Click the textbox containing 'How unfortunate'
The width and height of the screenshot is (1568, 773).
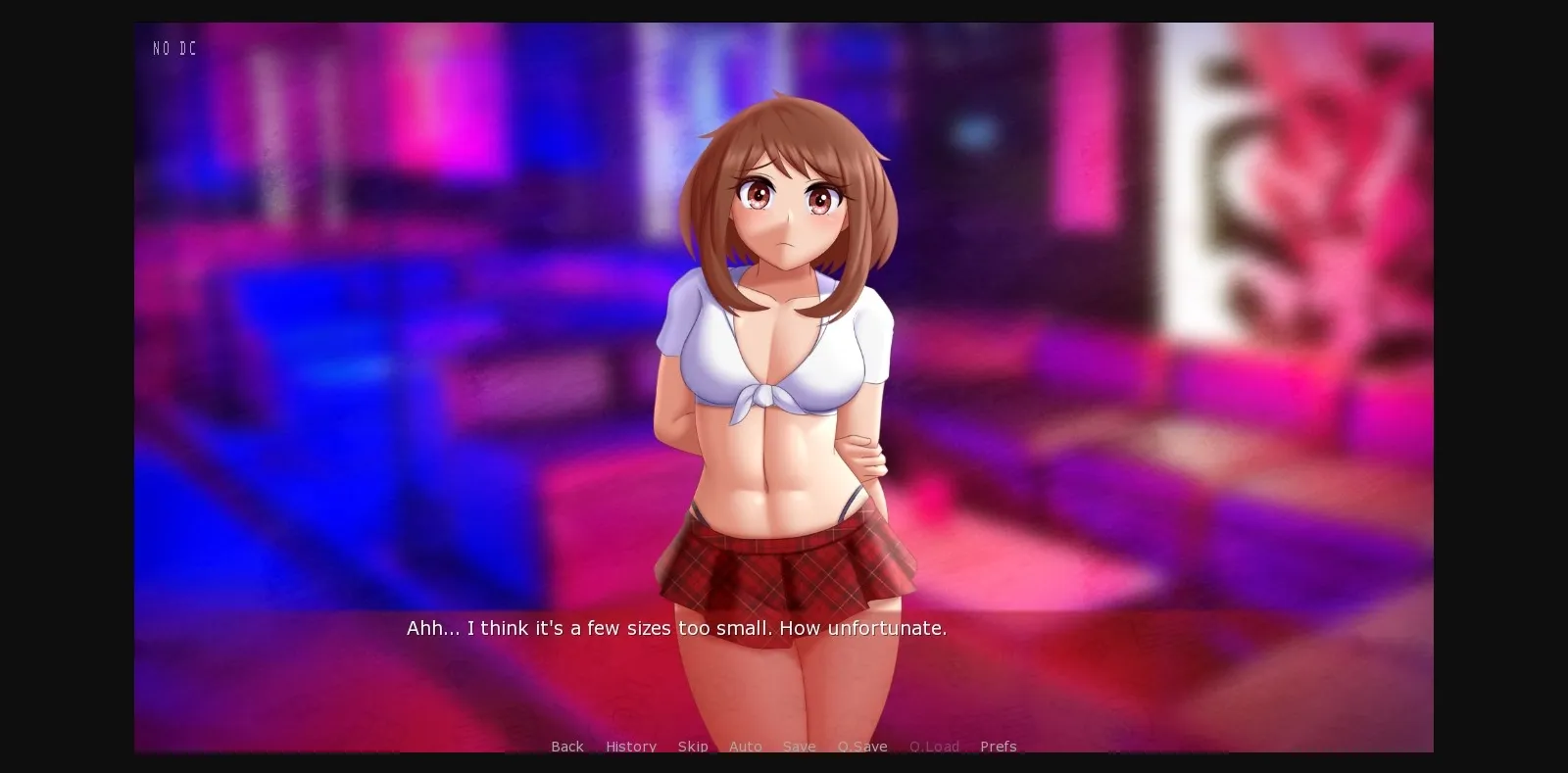pyautogui.click(x=676, y=628)
